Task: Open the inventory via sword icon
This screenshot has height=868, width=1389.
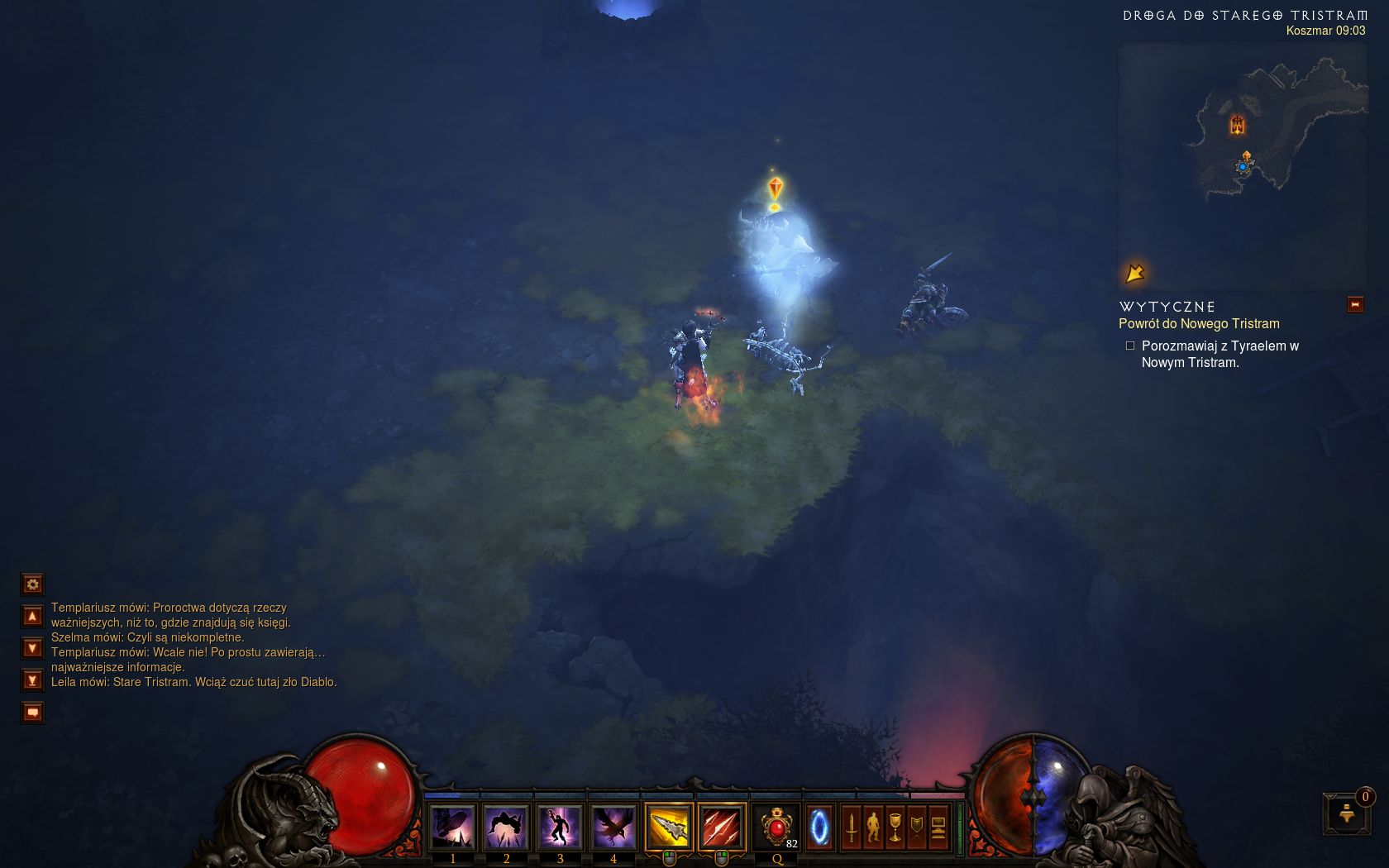Action: coord(852,827)
